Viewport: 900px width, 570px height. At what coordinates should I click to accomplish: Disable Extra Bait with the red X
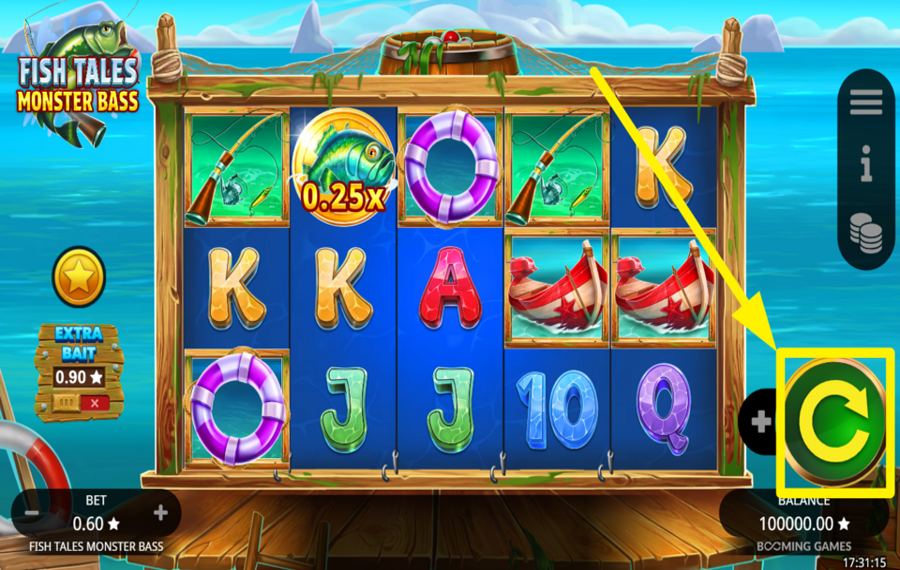[95, 402]
